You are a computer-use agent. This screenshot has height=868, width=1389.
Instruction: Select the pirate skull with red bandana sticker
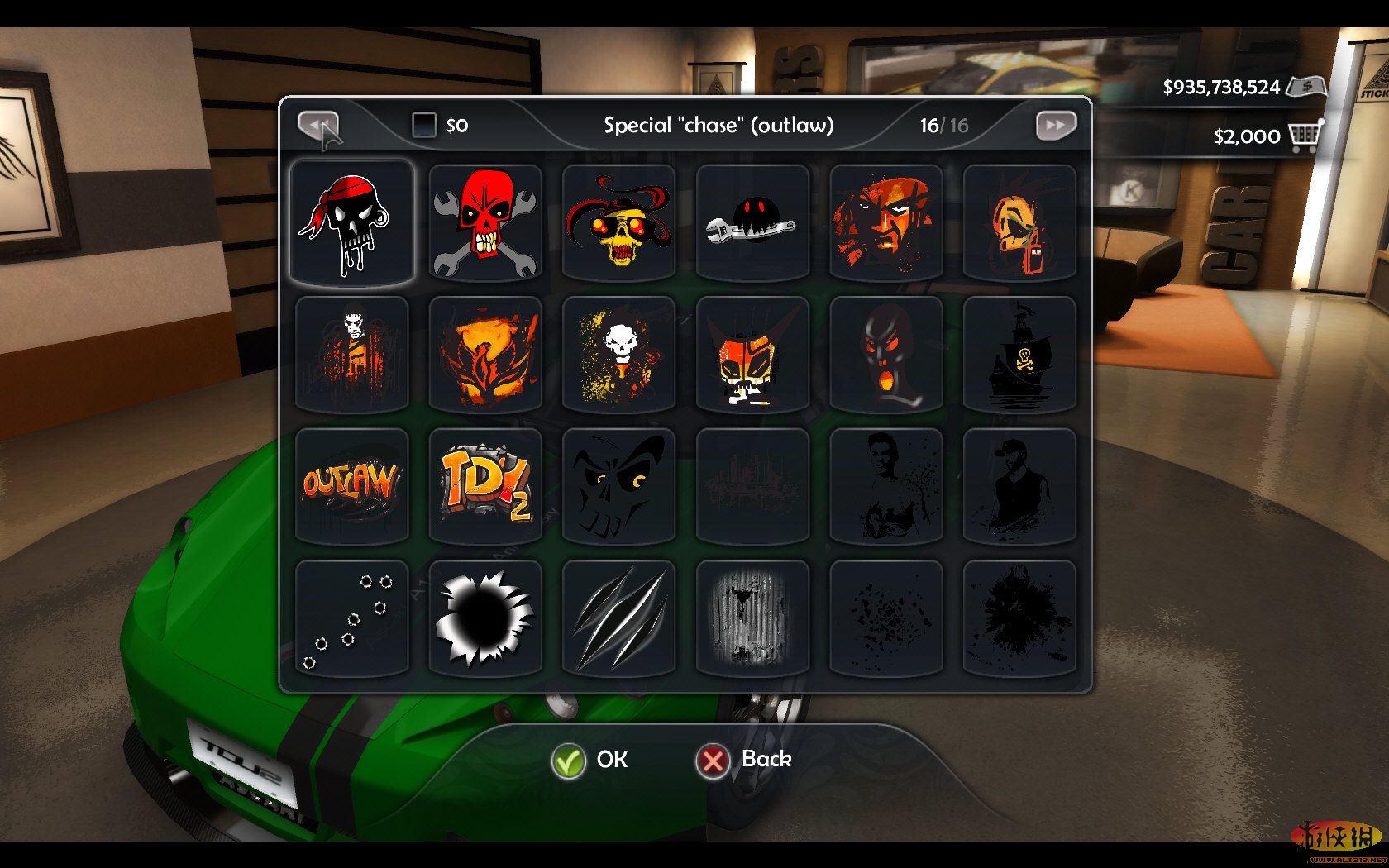351,222
